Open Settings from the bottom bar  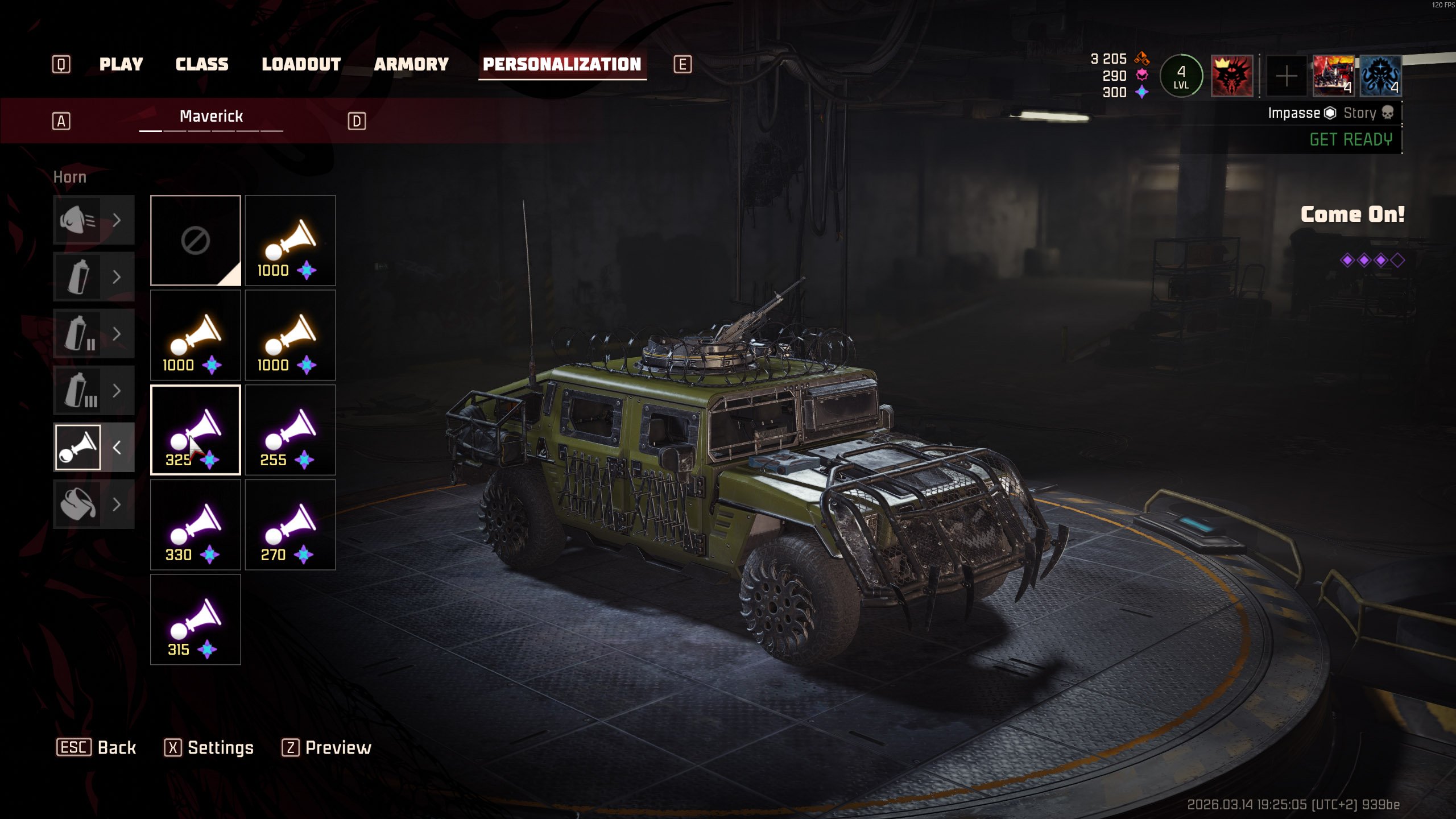tap(209, 747)
